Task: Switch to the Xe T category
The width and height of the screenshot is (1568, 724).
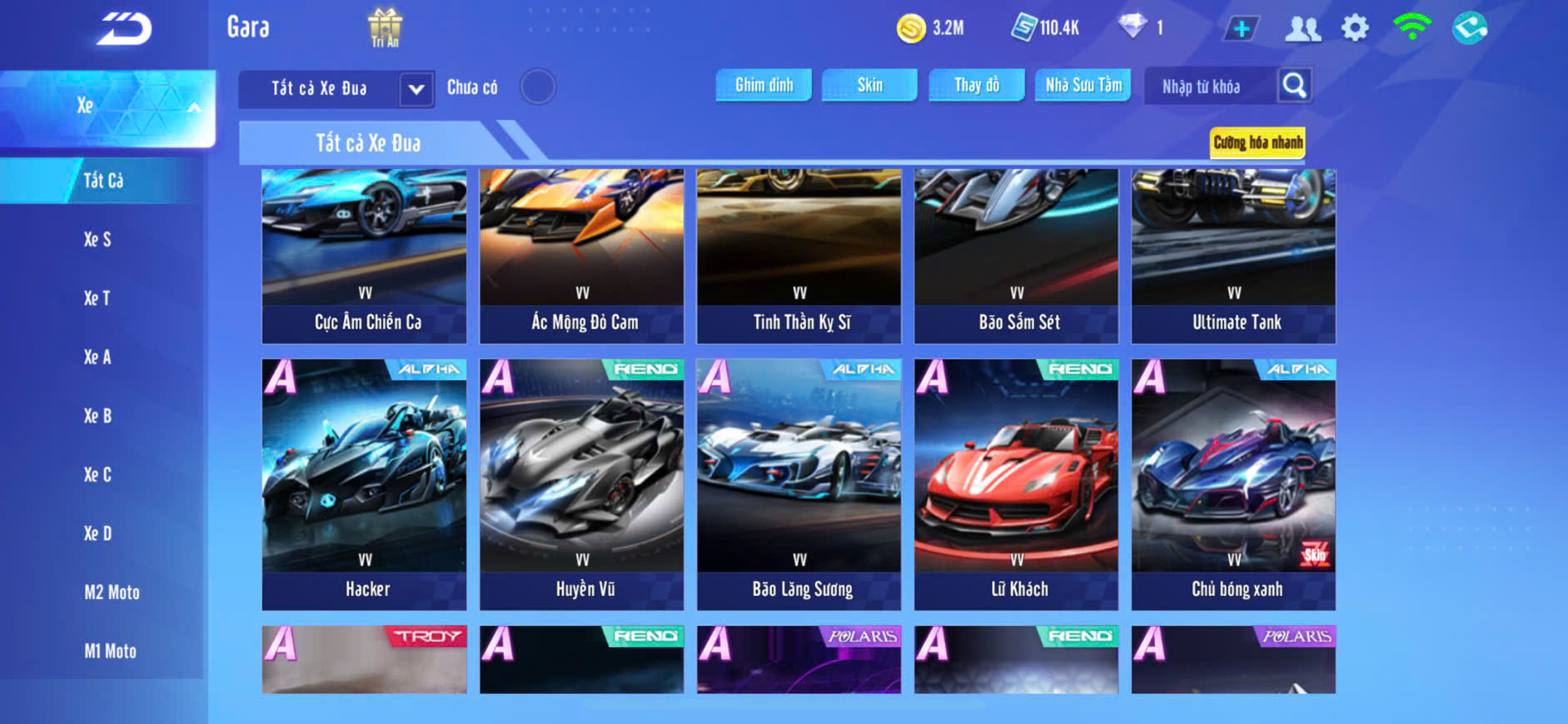Action: pos(97,298)
